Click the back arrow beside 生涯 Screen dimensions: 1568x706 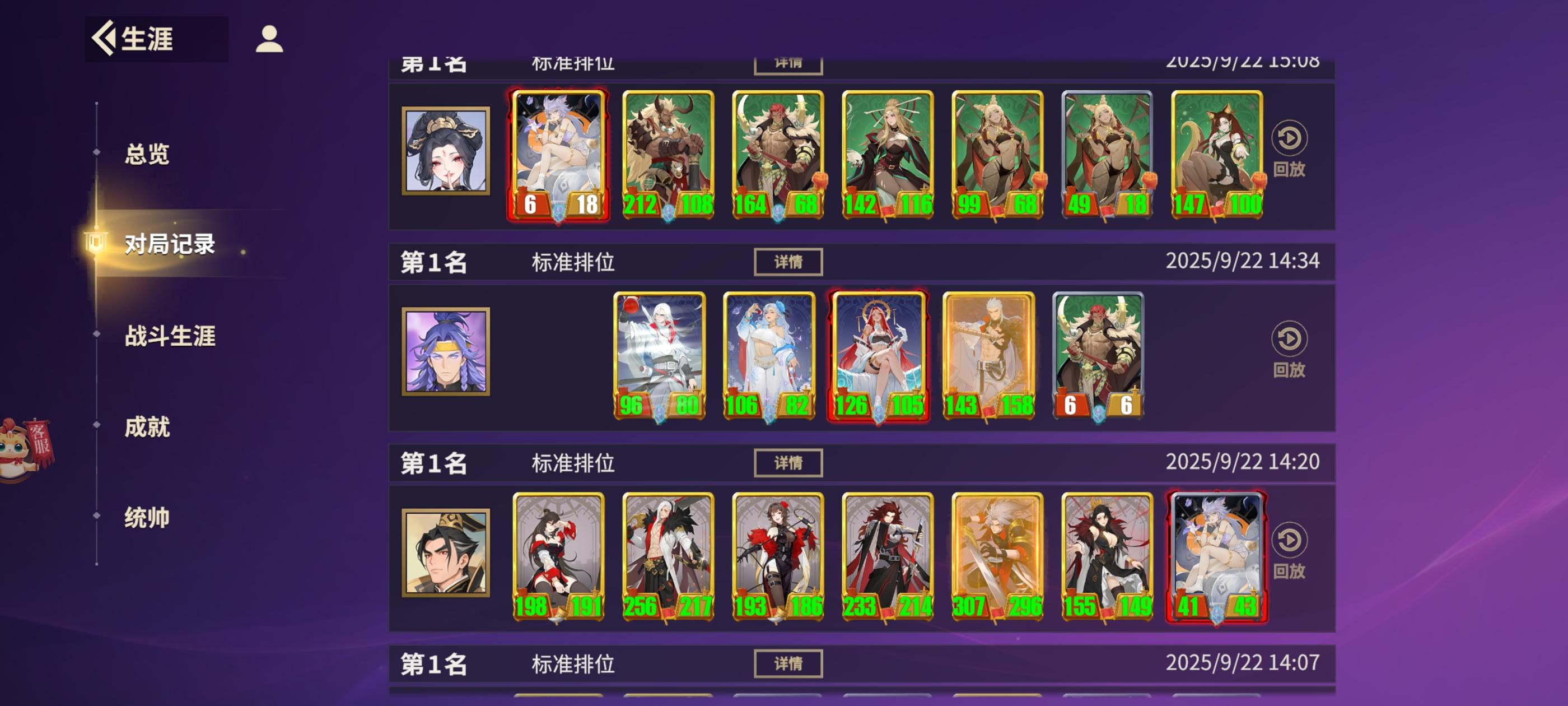point(104,39)
